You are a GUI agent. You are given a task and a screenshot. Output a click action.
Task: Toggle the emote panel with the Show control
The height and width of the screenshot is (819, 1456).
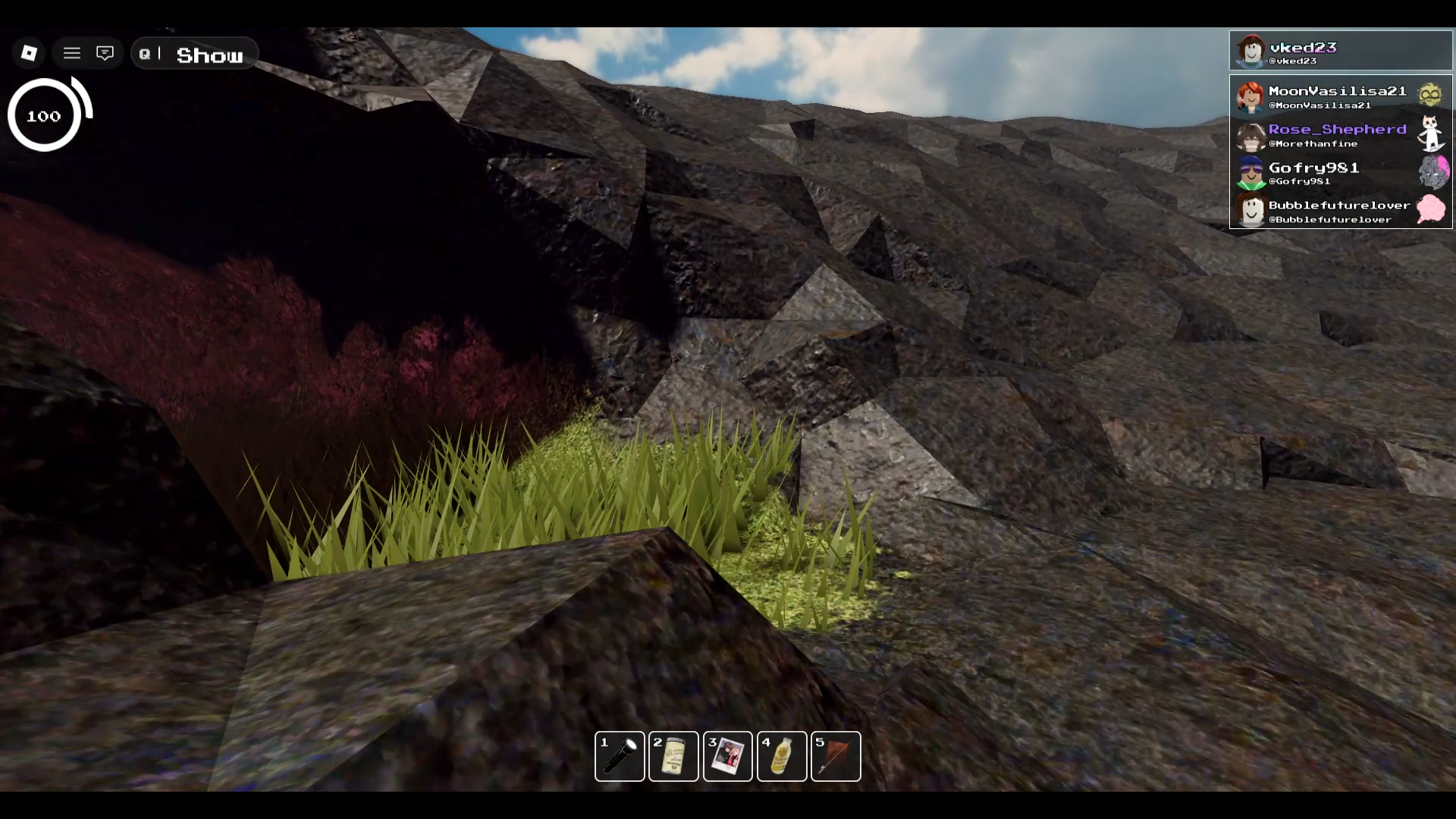pos(211,54)
